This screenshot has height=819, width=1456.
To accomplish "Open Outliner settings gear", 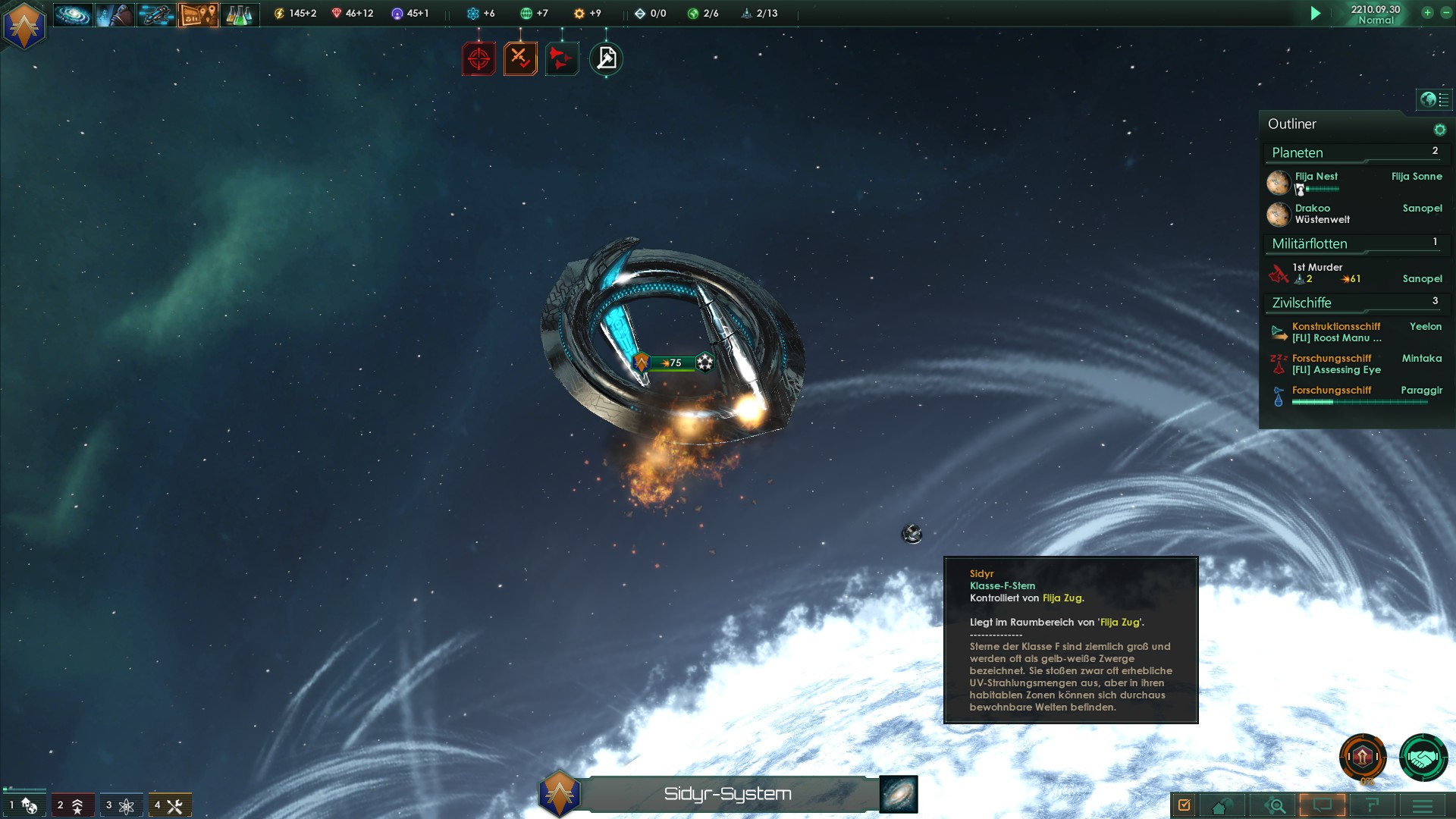I will pos(1439,130).
